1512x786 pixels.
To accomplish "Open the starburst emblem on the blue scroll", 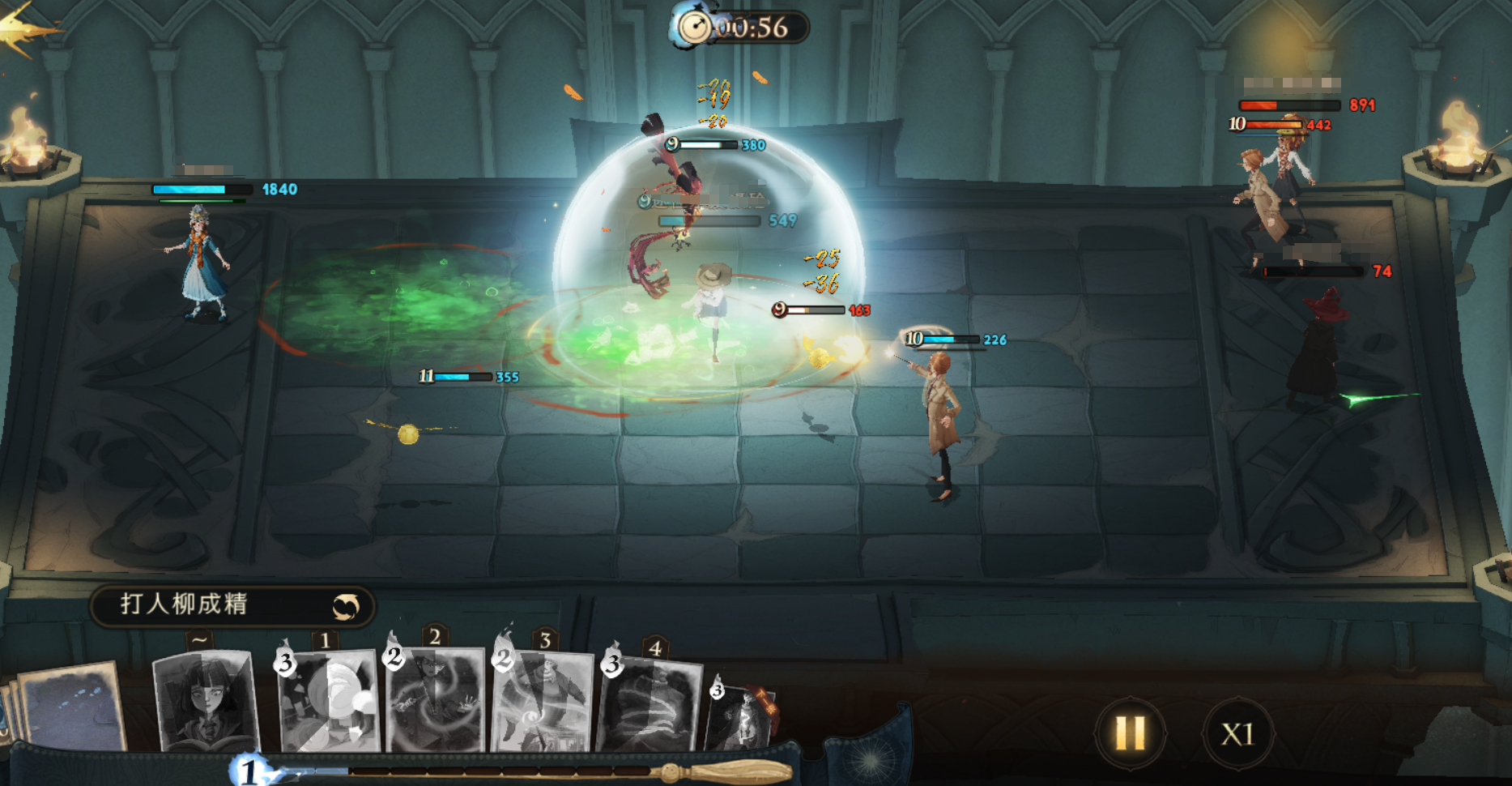I will 870,759.
